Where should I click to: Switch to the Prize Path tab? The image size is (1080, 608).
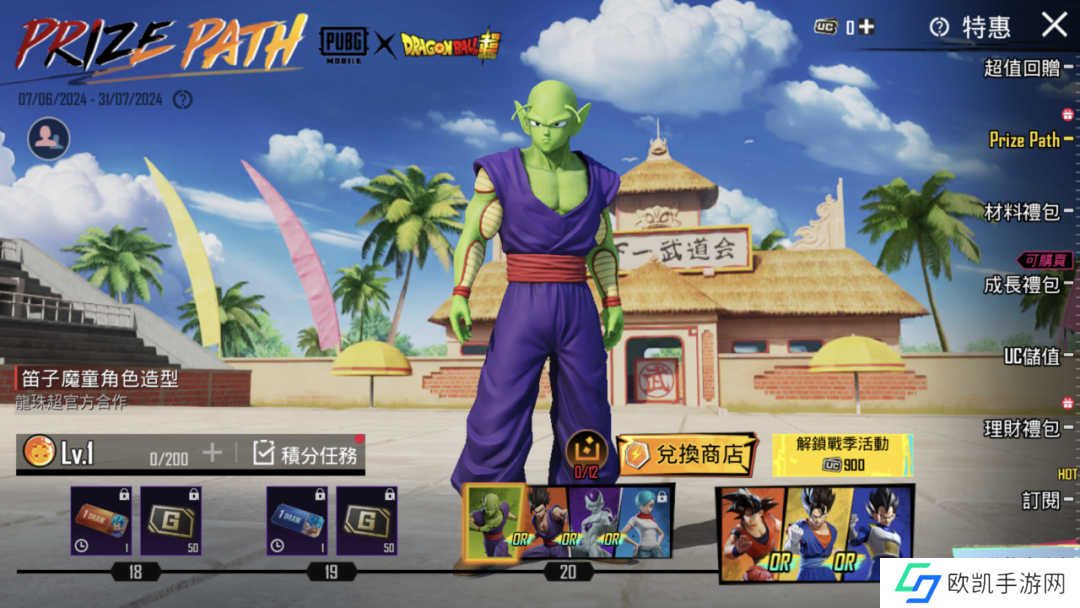click(1024, 140)
